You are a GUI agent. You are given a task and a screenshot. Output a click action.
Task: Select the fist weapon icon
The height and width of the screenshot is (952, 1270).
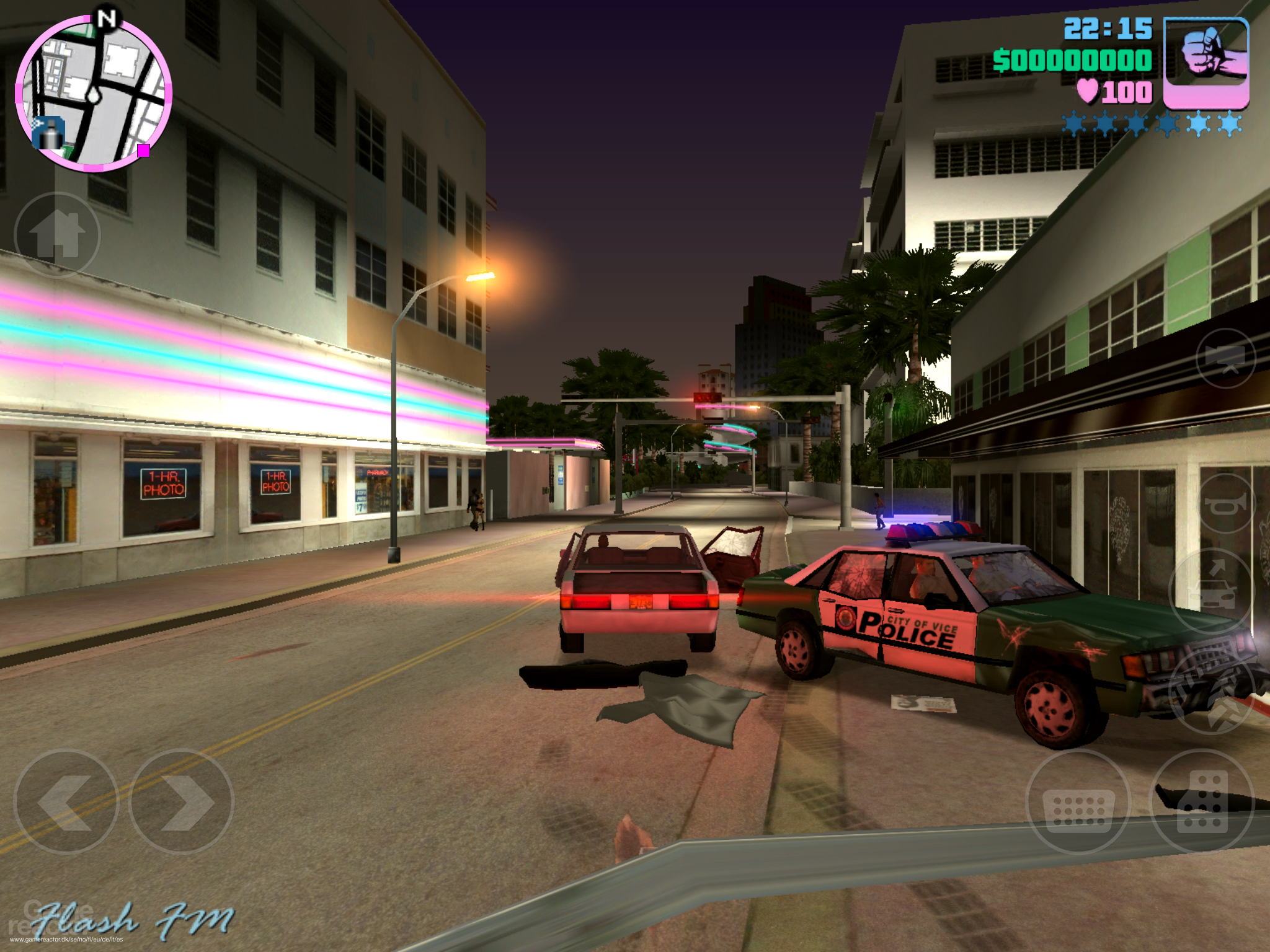pos(1206,63)
